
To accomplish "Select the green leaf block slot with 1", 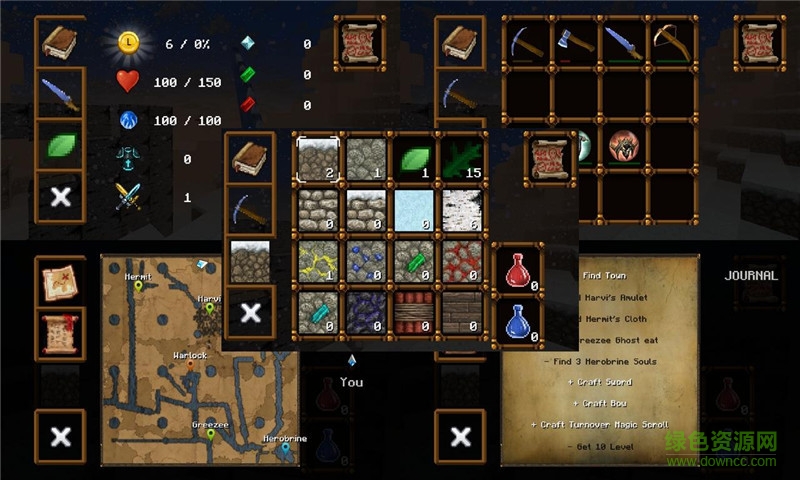I will (414, 159).
